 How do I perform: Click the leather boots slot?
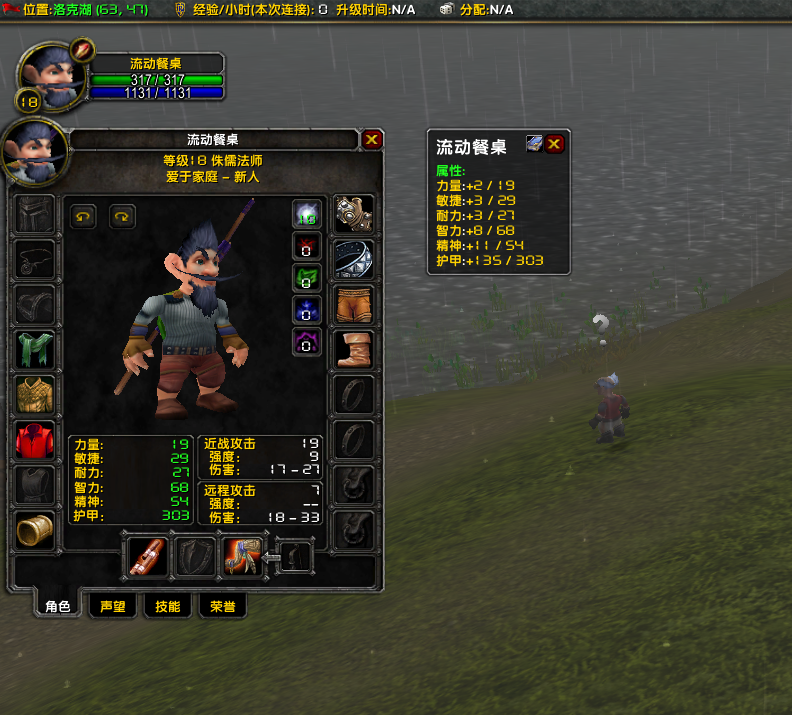tap(353, 349)
